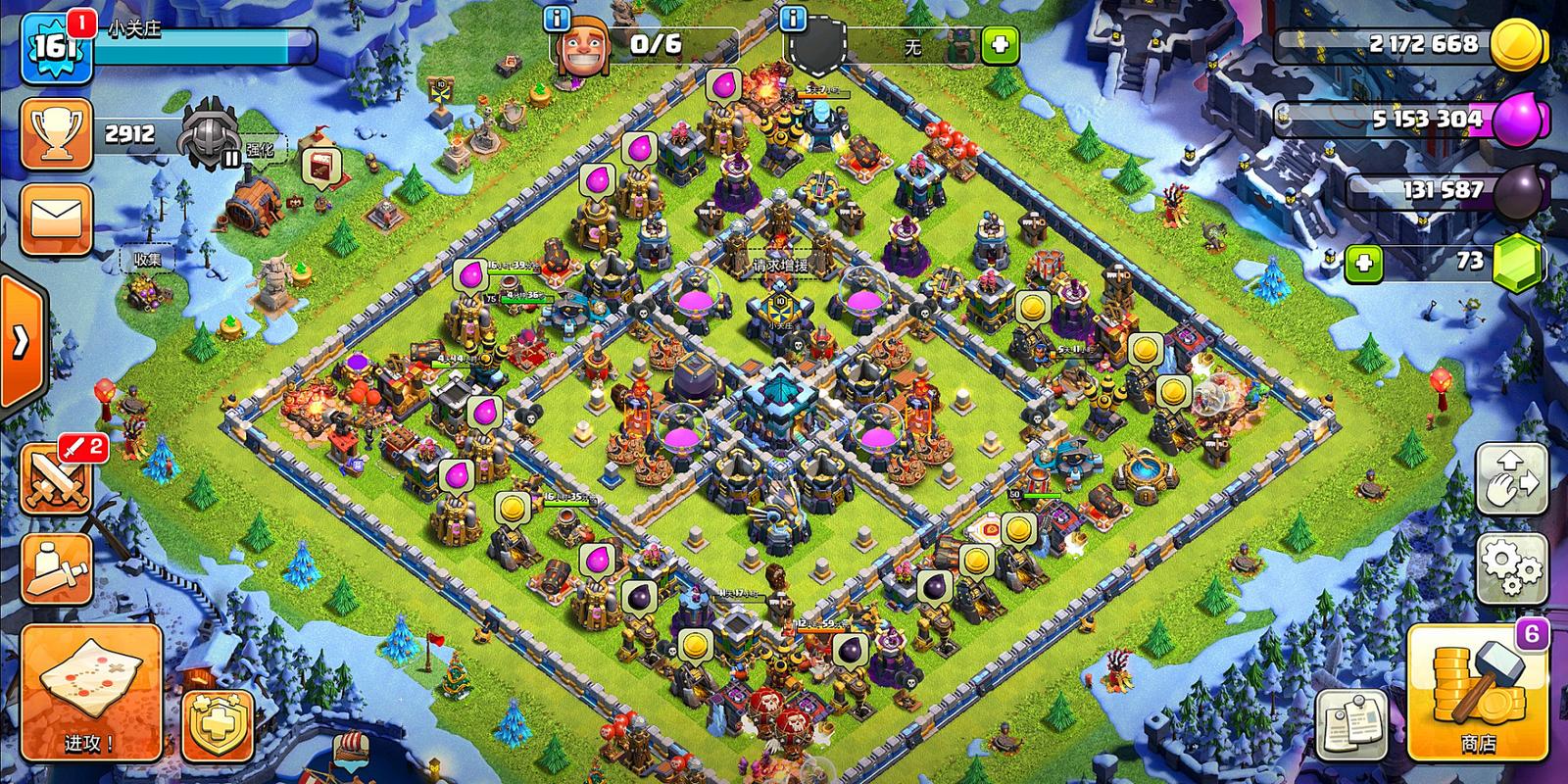Image resolution: width=1568 pixels, height=784 pixels.
Task: Click the player level 161 badge
Action: point(56,47)
